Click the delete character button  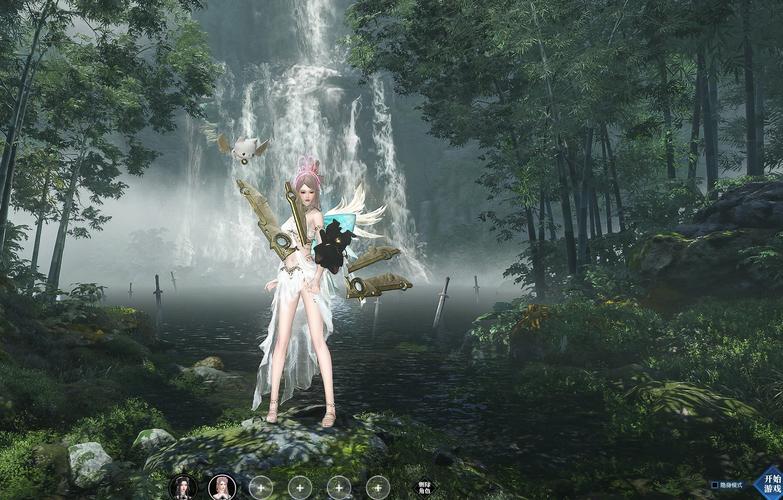click(x=425, y=487)
